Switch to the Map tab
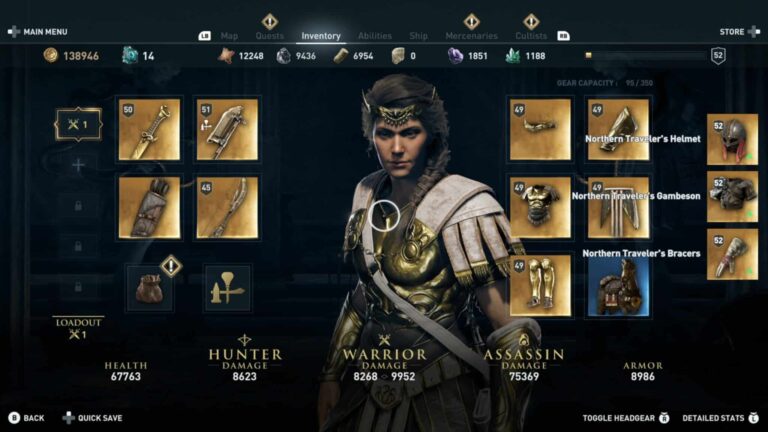Image resolution: width=768 pixels, height=432 pixels. coord(229,36)
